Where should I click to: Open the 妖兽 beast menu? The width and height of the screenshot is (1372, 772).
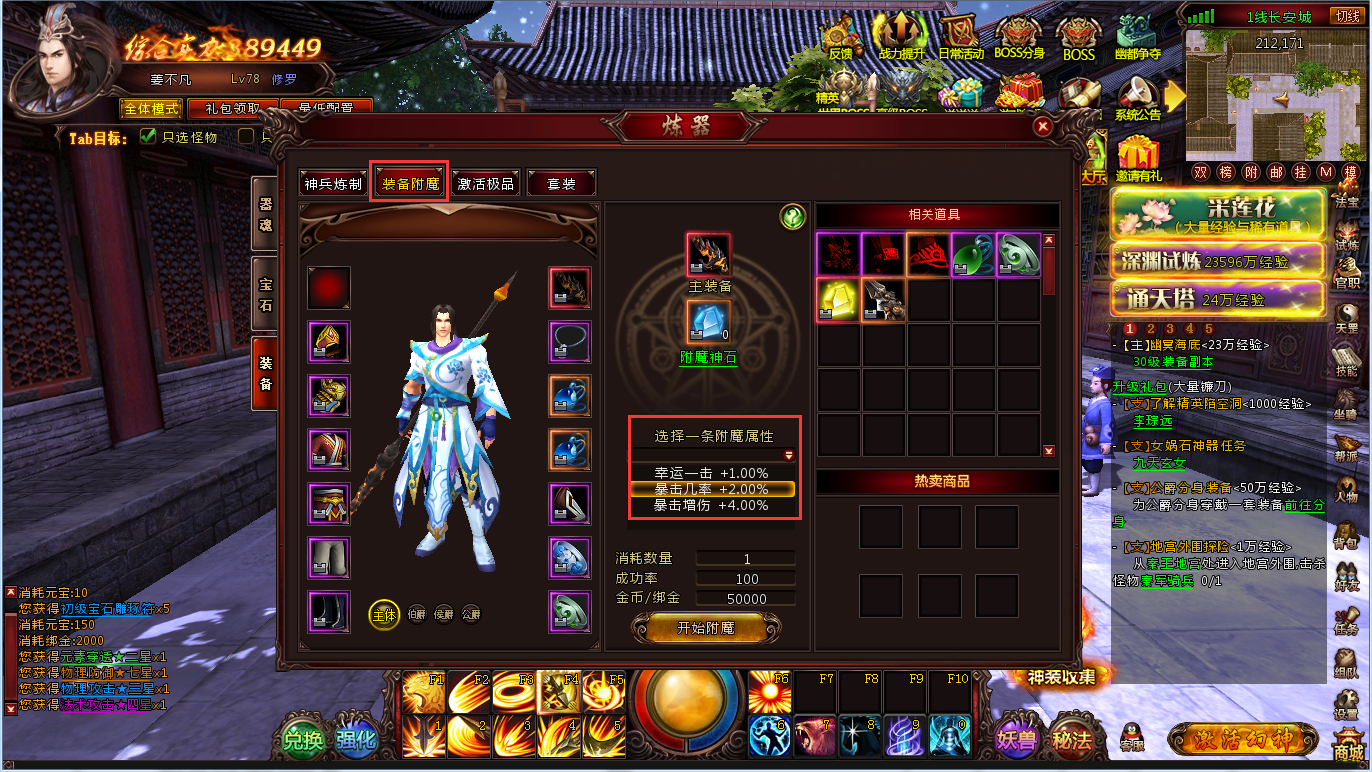[x=1017, y=740]
